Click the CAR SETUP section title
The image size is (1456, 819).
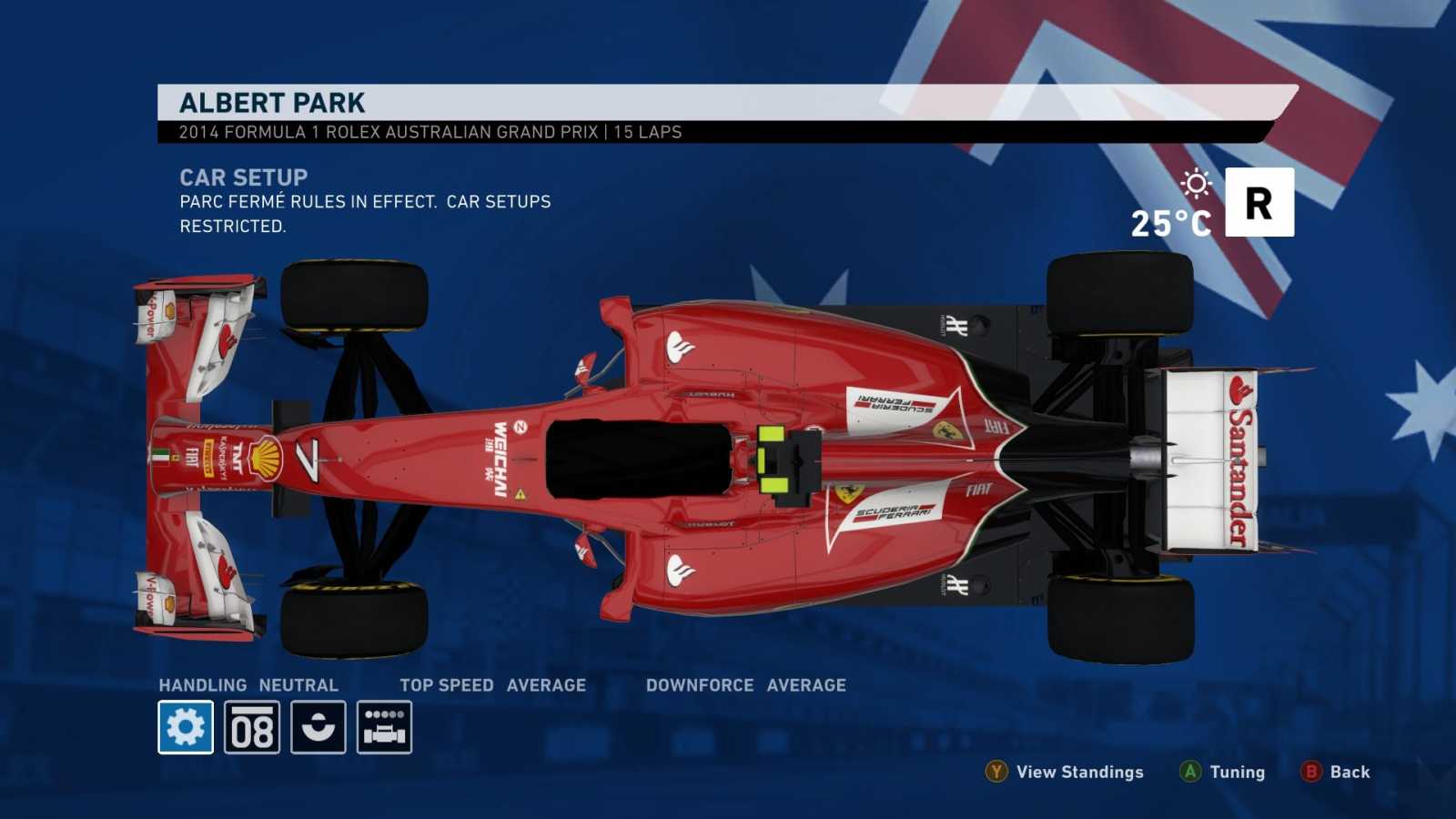click(244, 177)
